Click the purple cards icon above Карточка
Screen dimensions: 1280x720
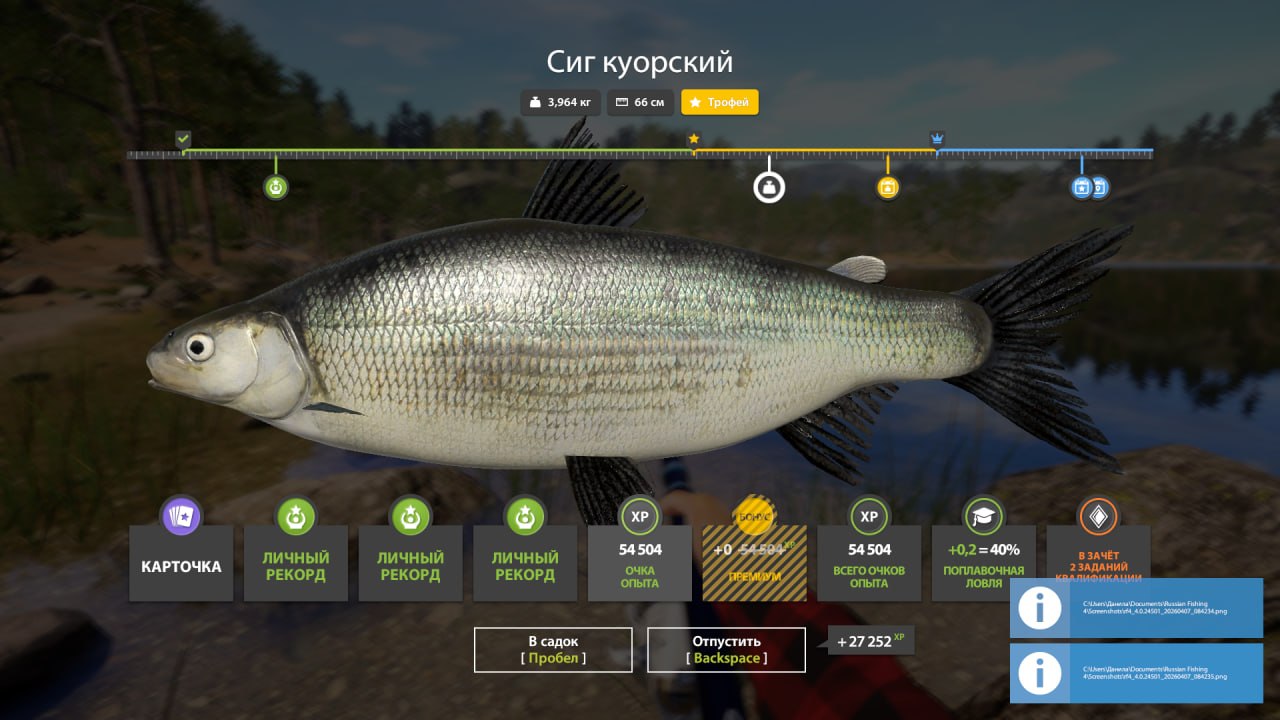tap(181, 516)
